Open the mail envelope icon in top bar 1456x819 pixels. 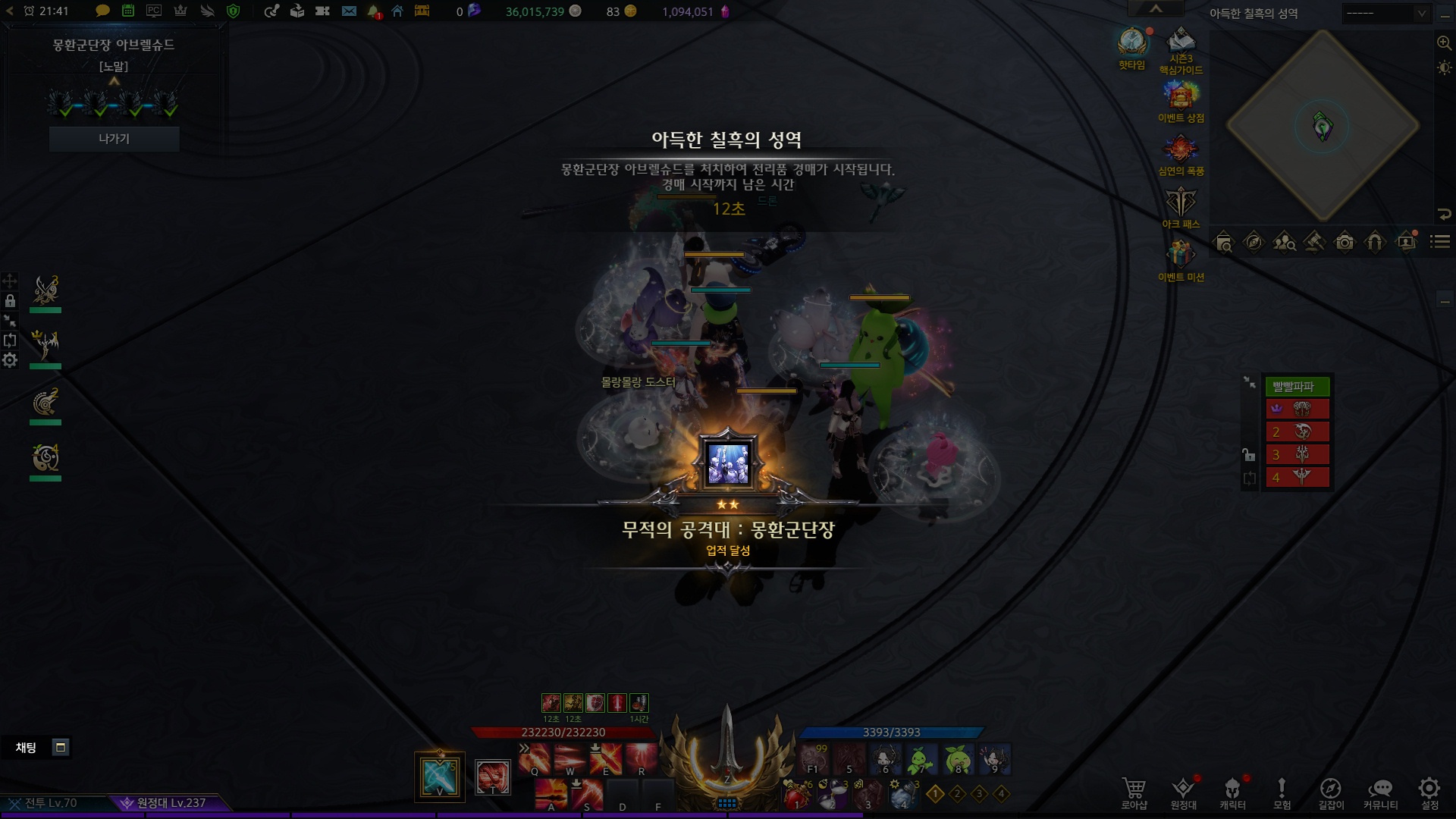[349, 11]
